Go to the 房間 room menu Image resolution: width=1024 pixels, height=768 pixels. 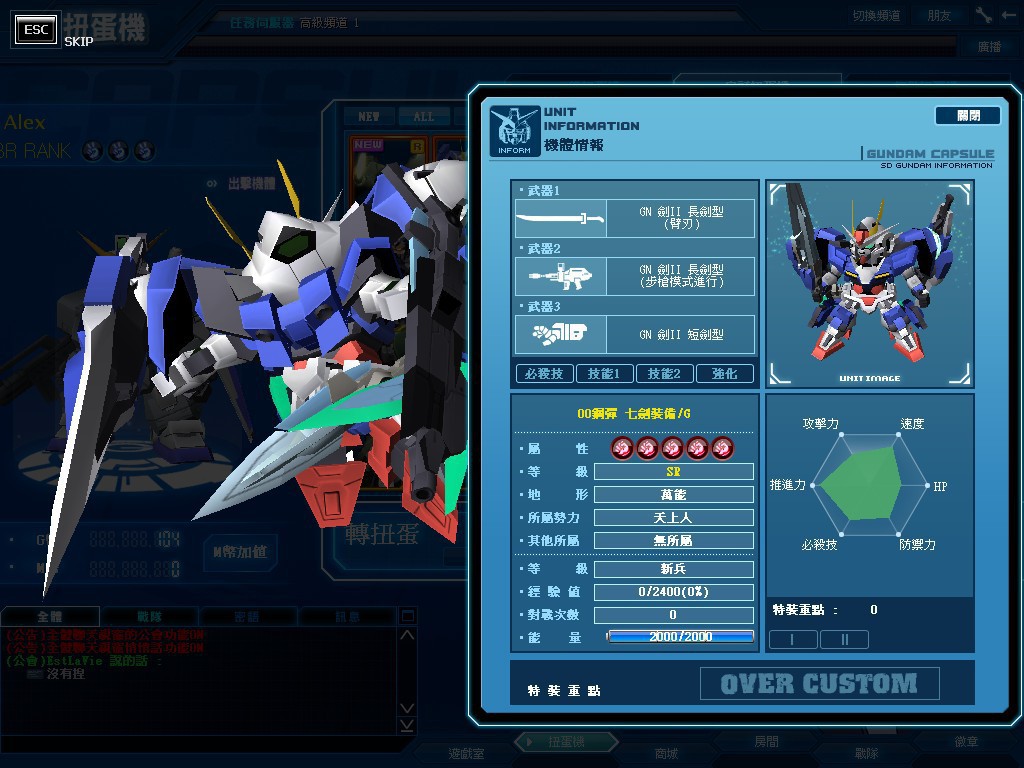(x=766, y=742)
